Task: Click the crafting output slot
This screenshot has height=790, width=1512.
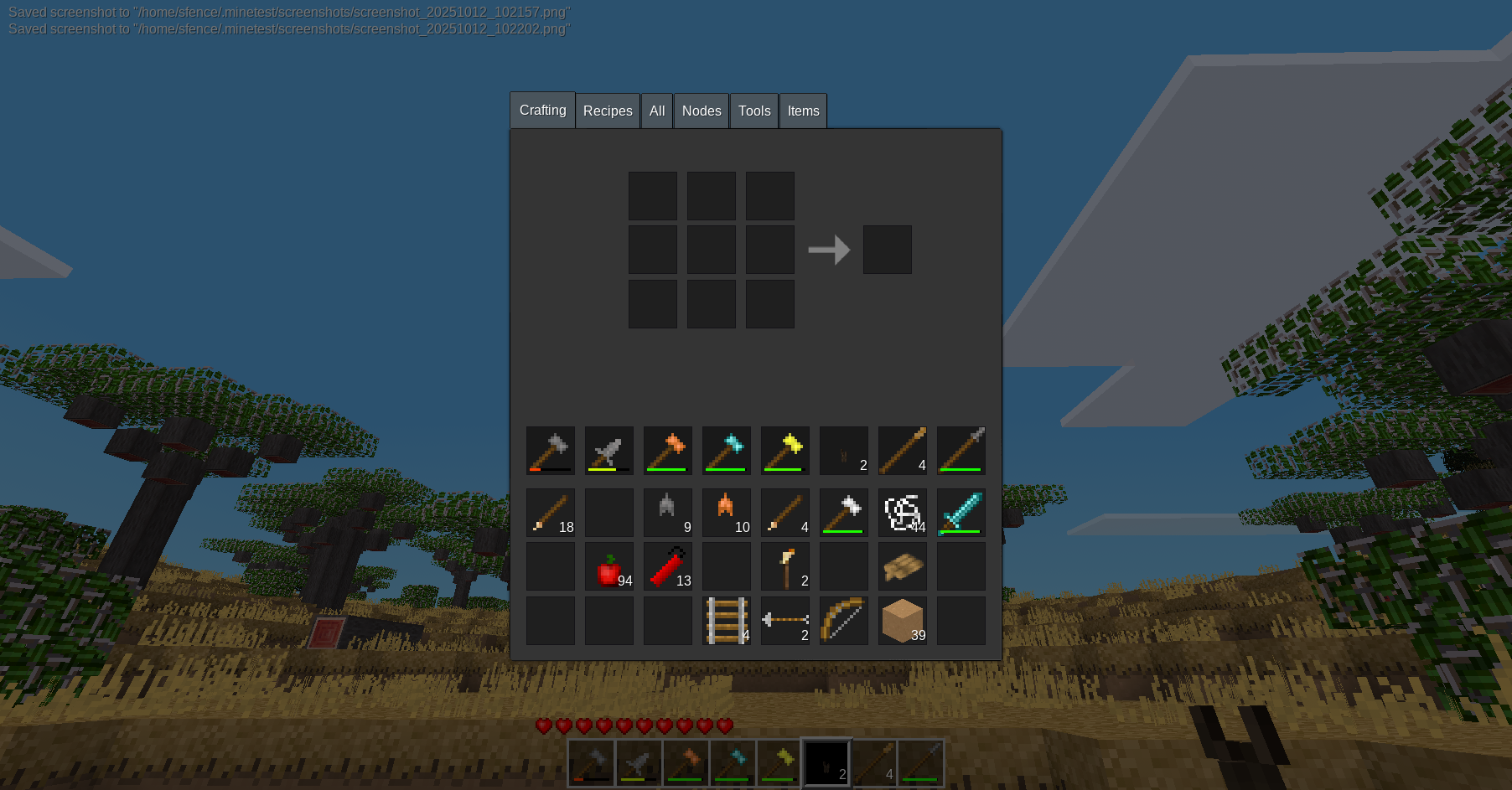Action: tap(887, 250)
